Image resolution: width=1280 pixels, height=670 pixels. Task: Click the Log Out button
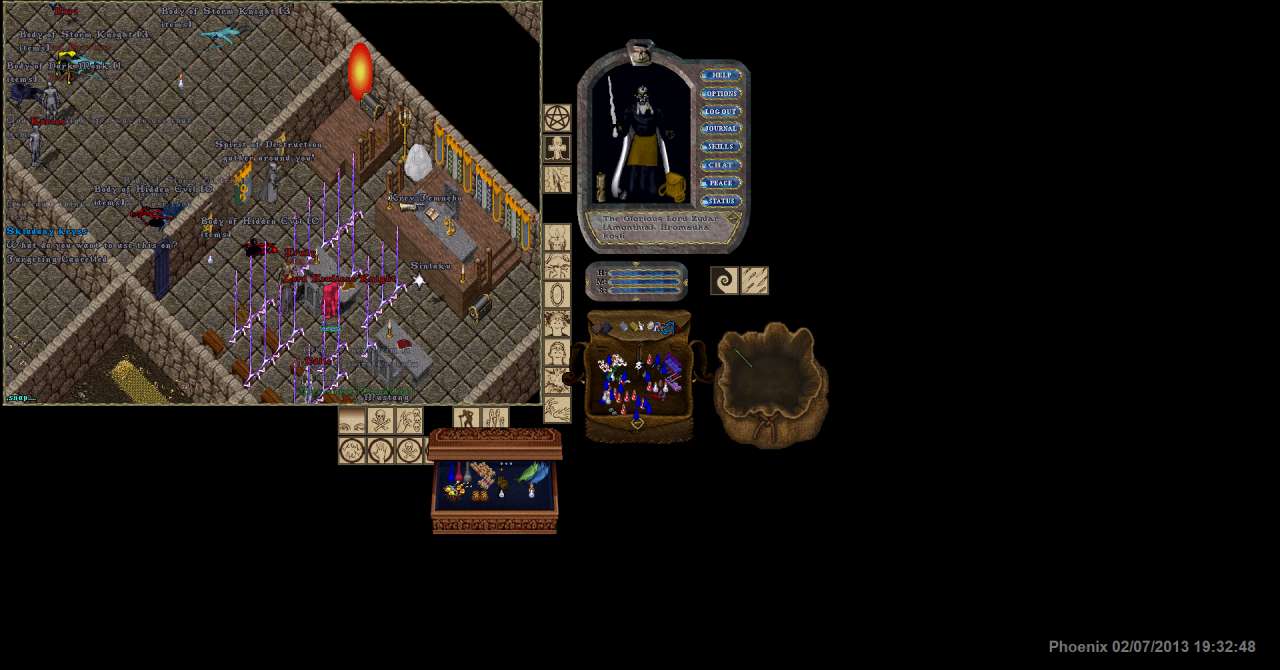click(720, 111)
